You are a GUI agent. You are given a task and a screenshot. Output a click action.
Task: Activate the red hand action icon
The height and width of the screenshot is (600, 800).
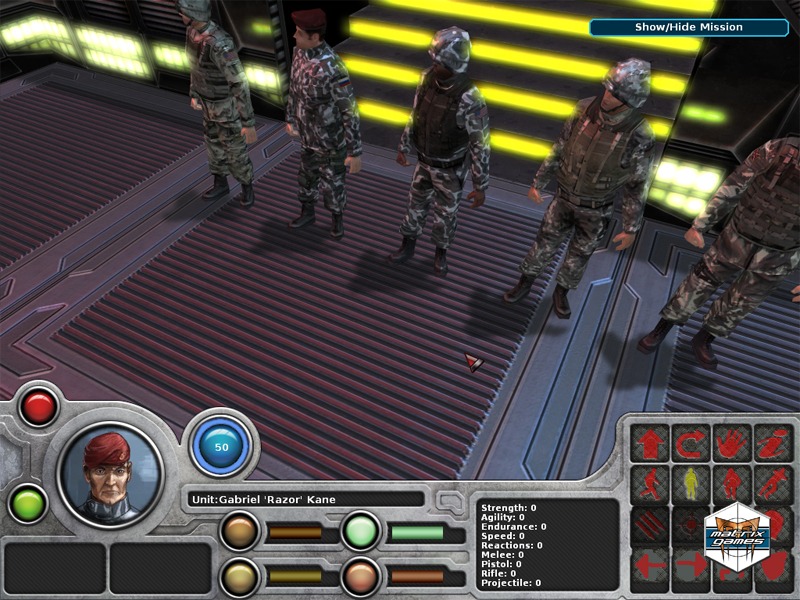click(x=732, y=443)
